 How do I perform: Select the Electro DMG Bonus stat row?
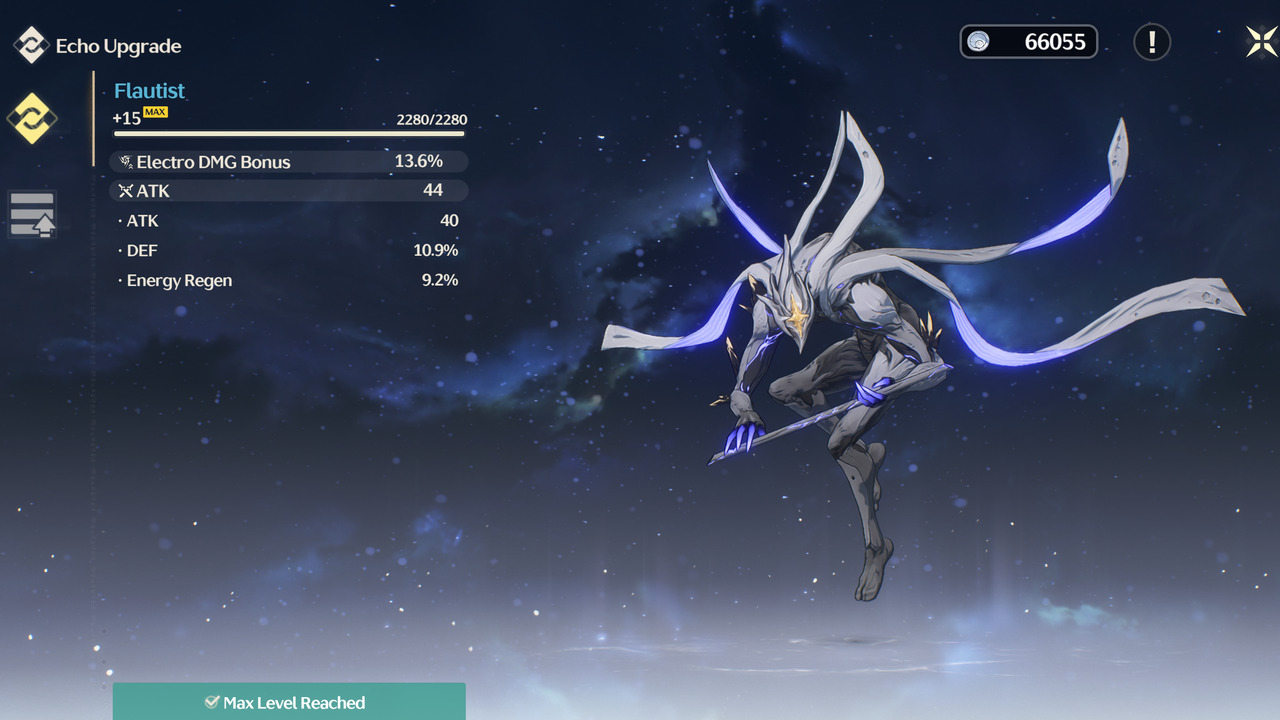288,162
